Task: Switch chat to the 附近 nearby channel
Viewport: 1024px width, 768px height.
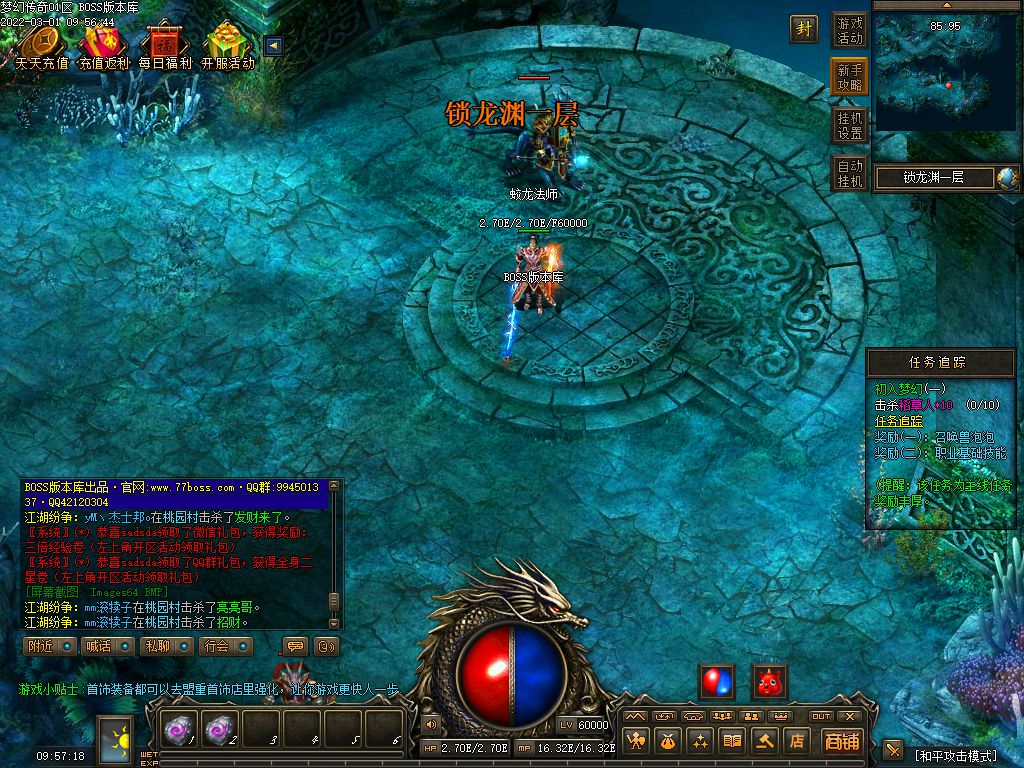Action: [x=49, y=646]
